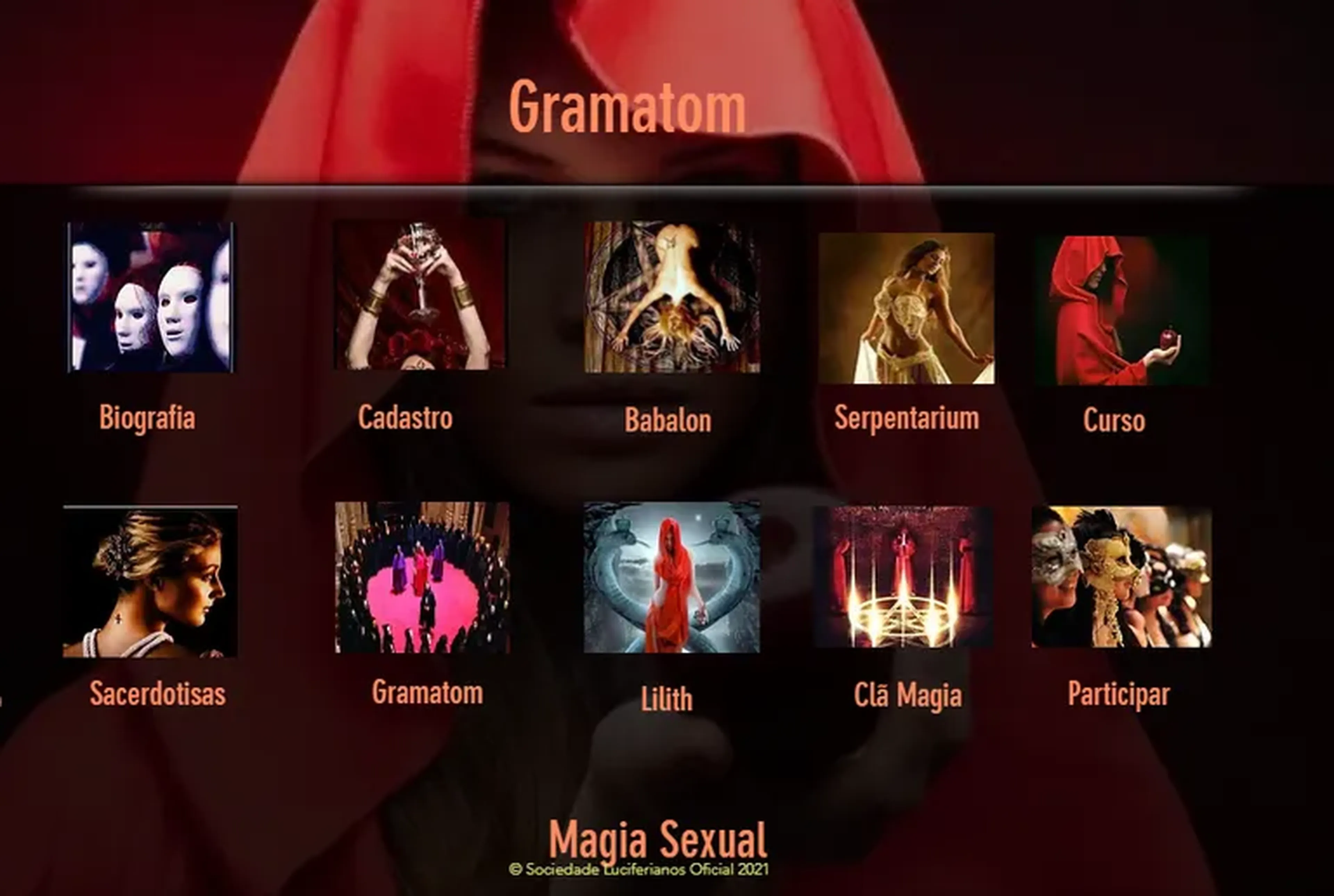Open the Magia Sexual heading link
The image size is (1334, 896).
coord(657,839)
